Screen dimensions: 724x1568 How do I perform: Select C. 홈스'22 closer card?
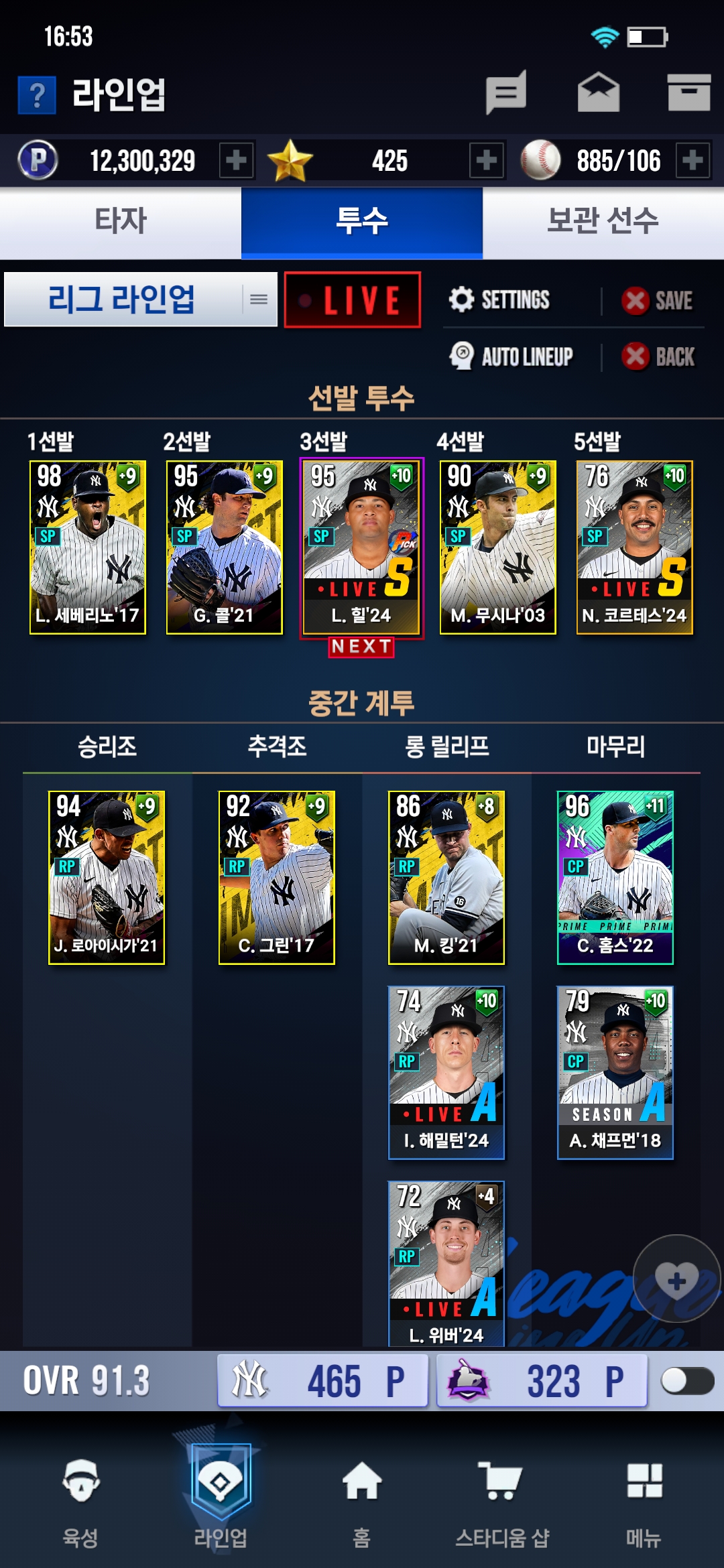click(615, 877)
